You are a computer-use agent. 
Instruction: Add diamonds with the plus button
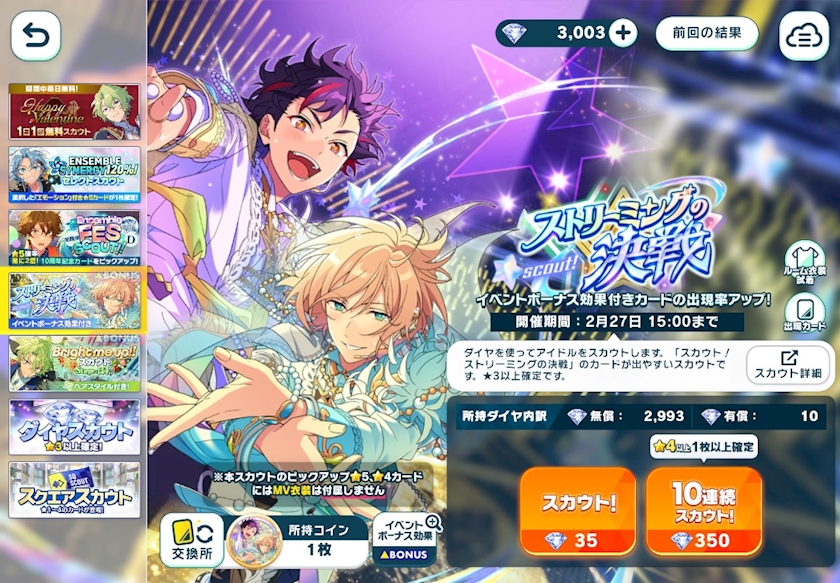coord(622,33)
